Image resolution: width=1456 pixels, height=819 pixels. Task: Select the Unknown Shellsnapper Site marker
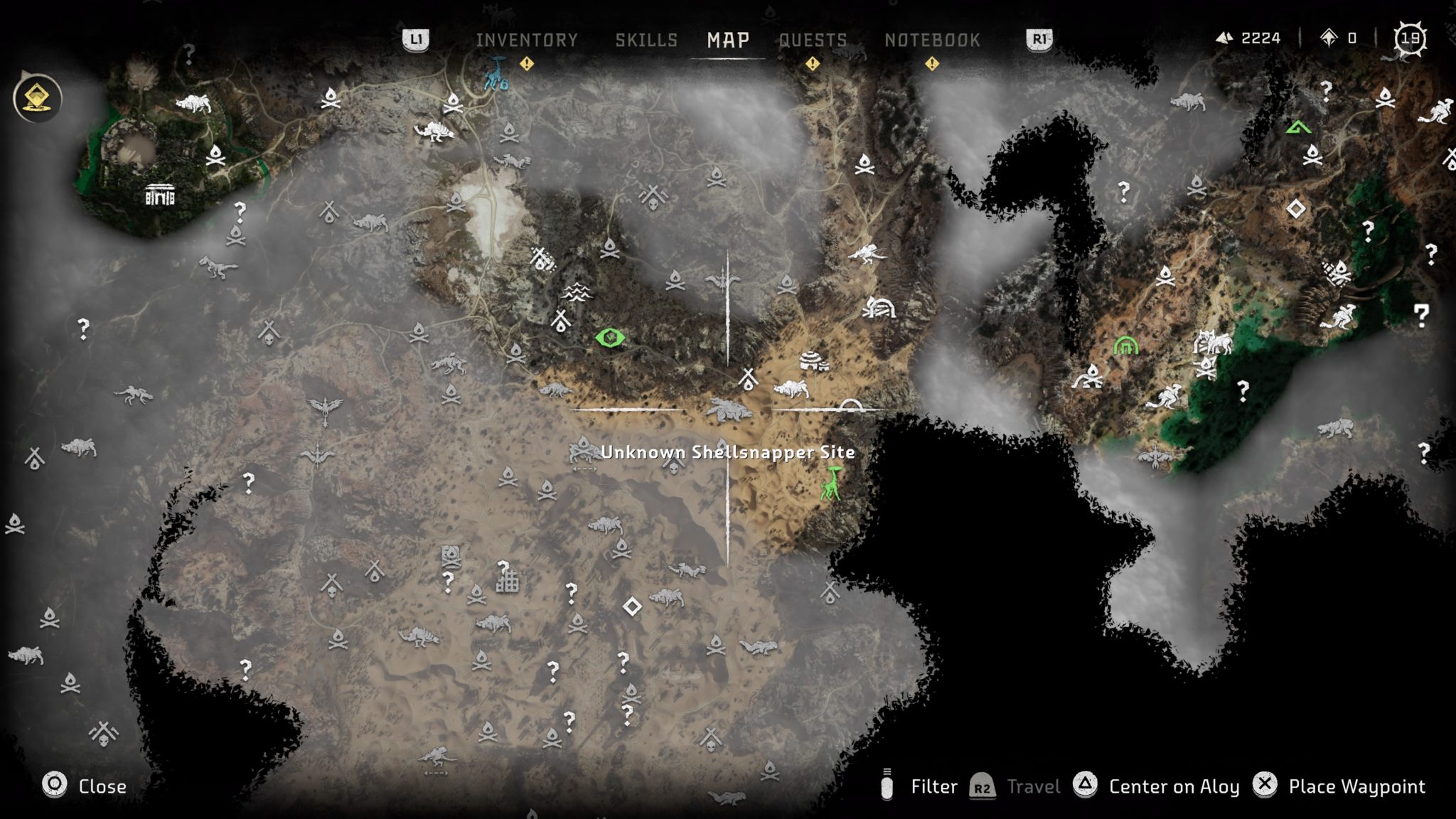point(728,410)
